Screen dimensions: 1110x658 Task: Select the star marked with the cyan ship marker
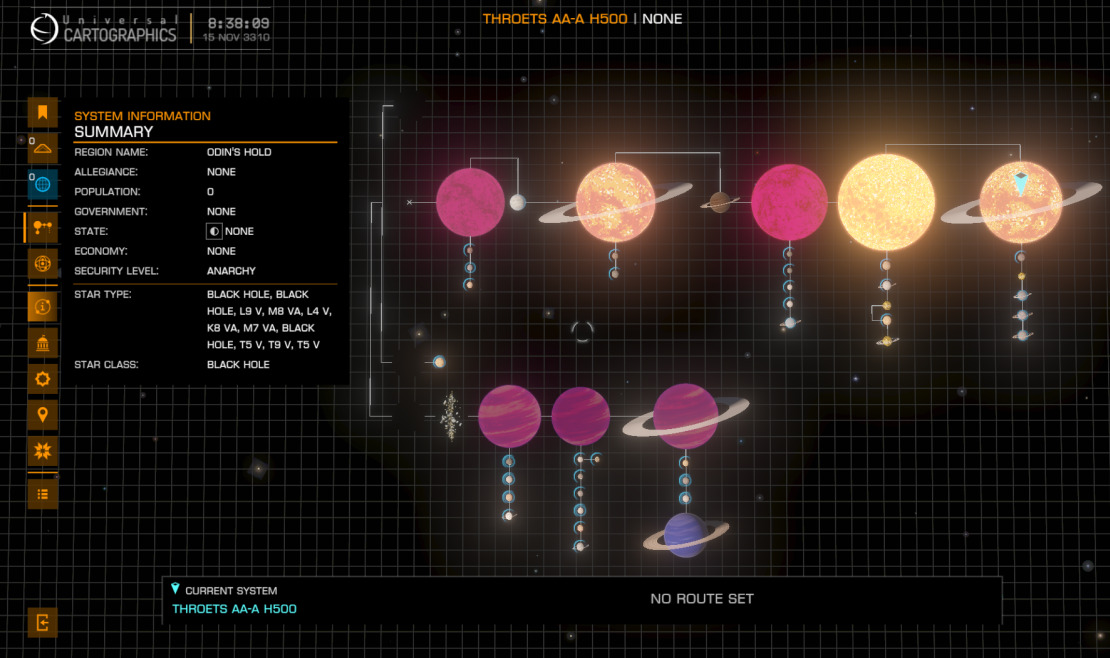click(x=1020, y=202)
